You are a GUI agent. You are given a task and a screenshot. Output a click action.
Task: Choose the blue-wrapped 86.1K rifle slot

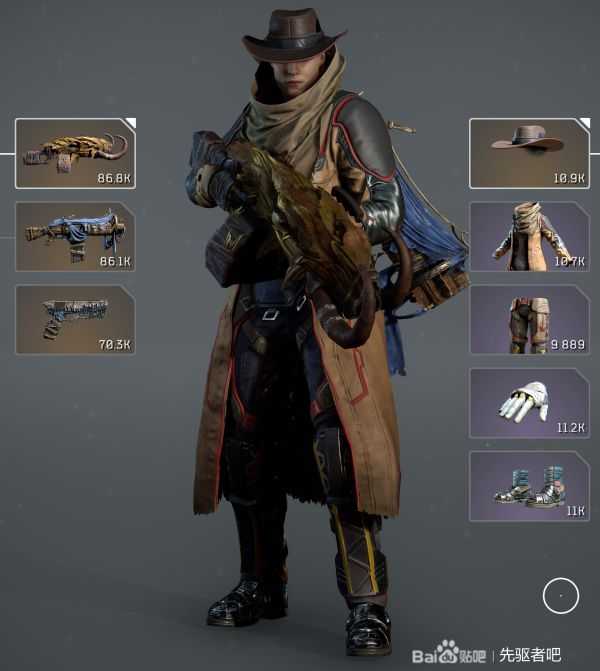(x=75, y=237)
